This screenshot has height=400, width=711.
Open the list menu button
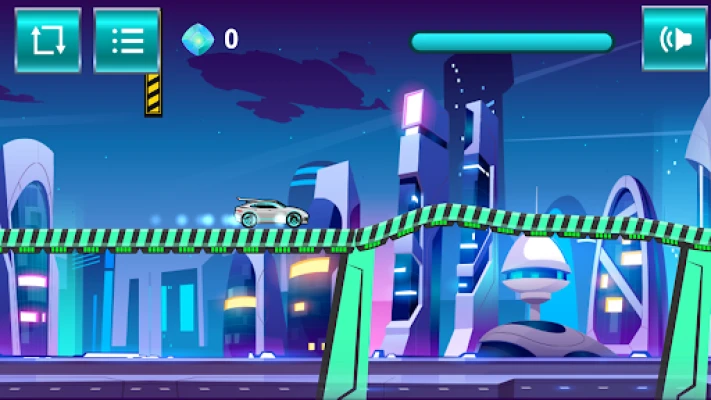pyautogui.click(x=127, y=40)
